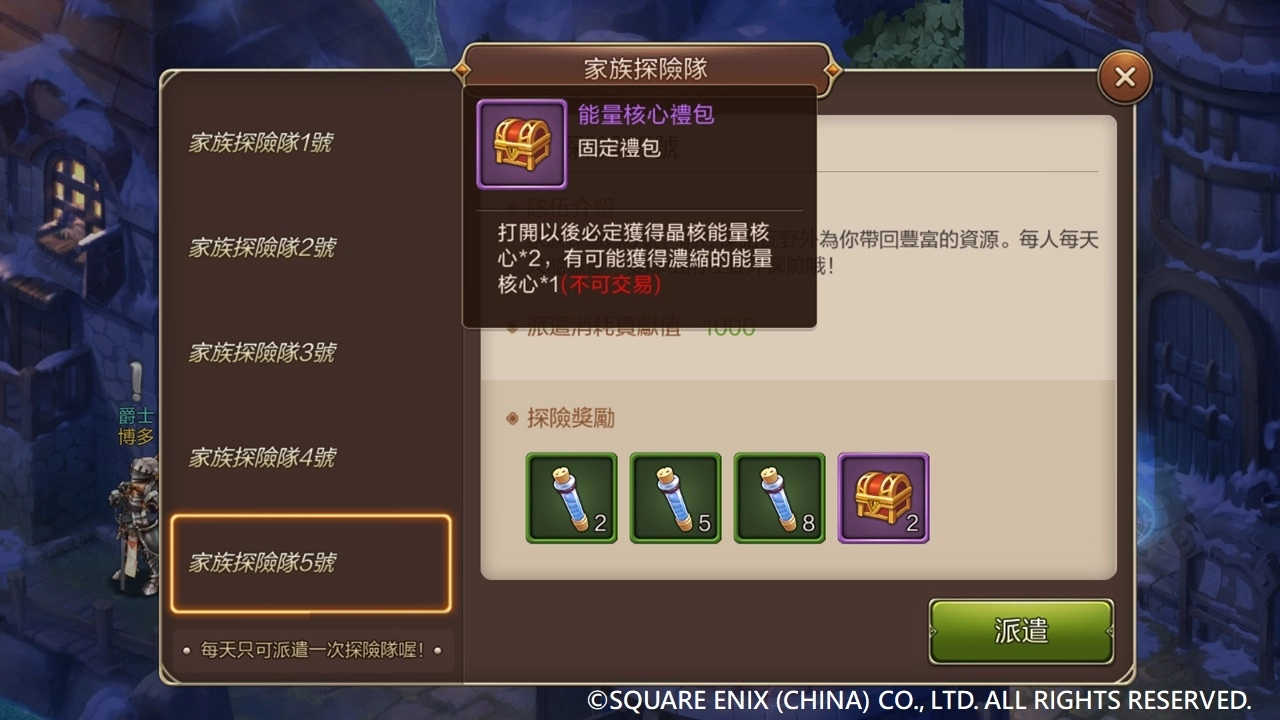Click the daily dispatch reminder text at bottom left
The width and height of the screenshot is (1280, 720).
(x=314, y=650)
